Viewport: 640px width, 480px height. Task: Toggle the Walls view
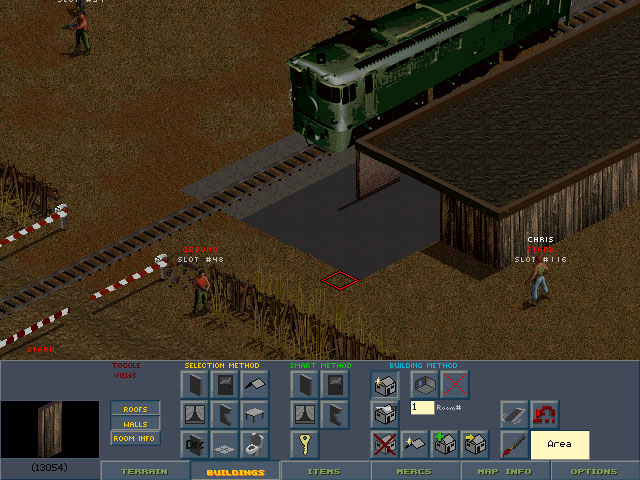pos(135,424)
